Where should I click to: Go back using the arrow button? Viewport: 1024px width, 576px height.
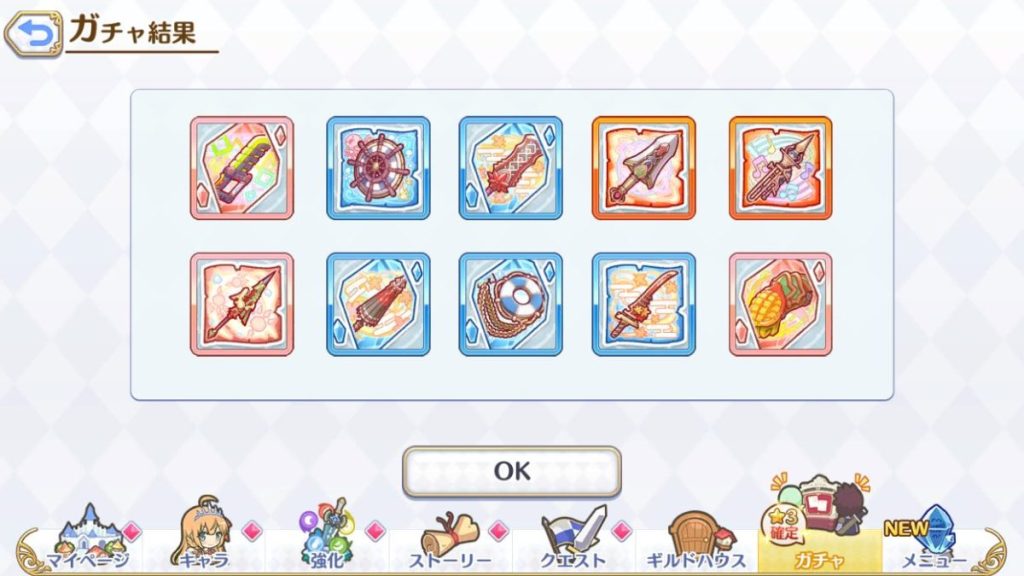click(32, 35)
